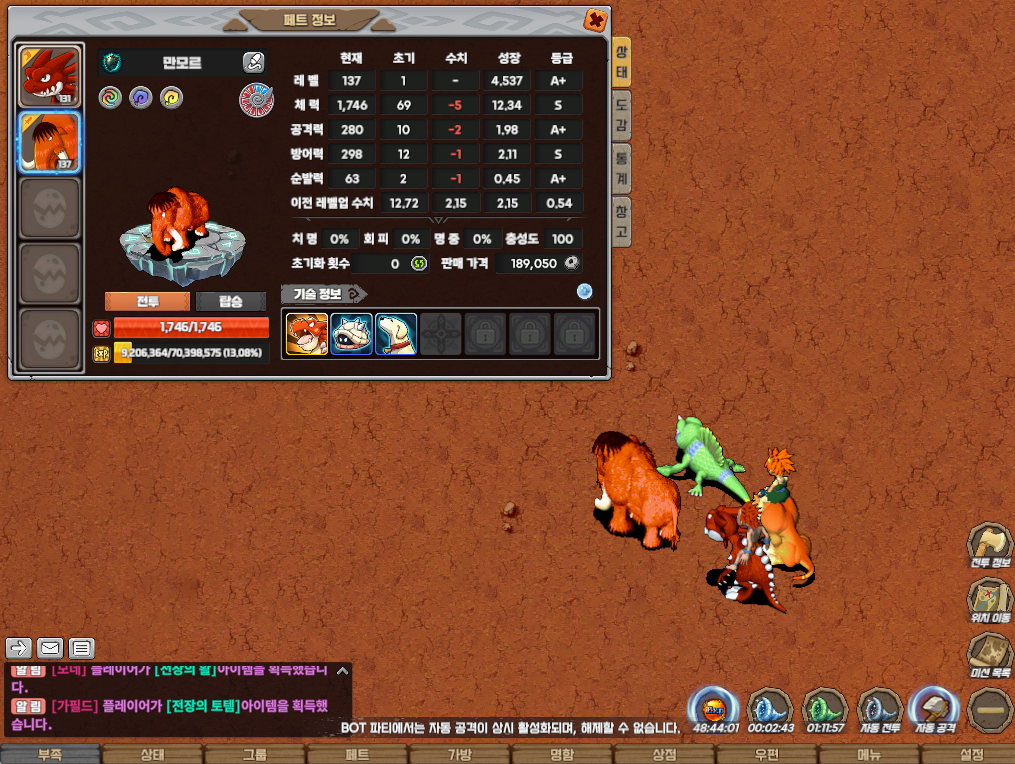
Task: Click the rename icon beside 만모르
Action: point(254,62)
